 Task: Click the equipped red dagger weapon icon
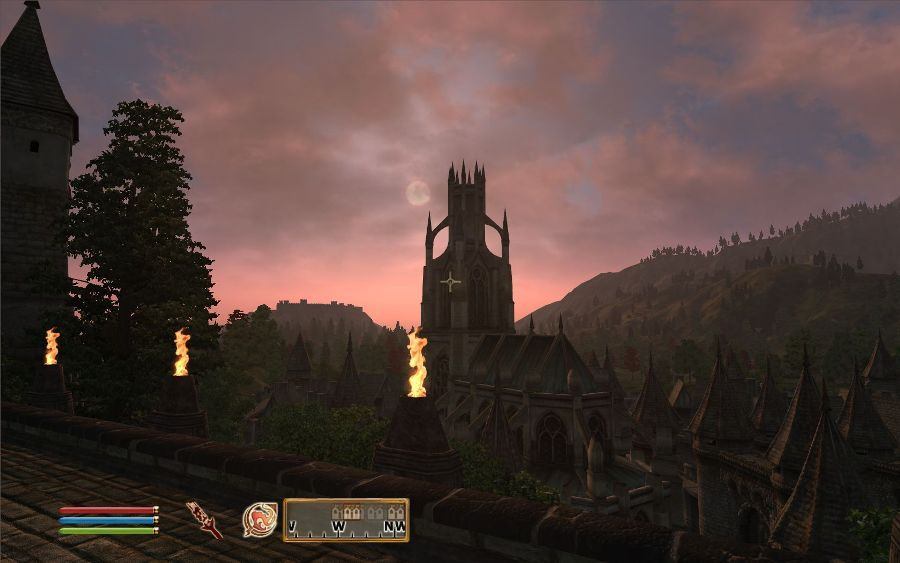click(x=204, y=519)
